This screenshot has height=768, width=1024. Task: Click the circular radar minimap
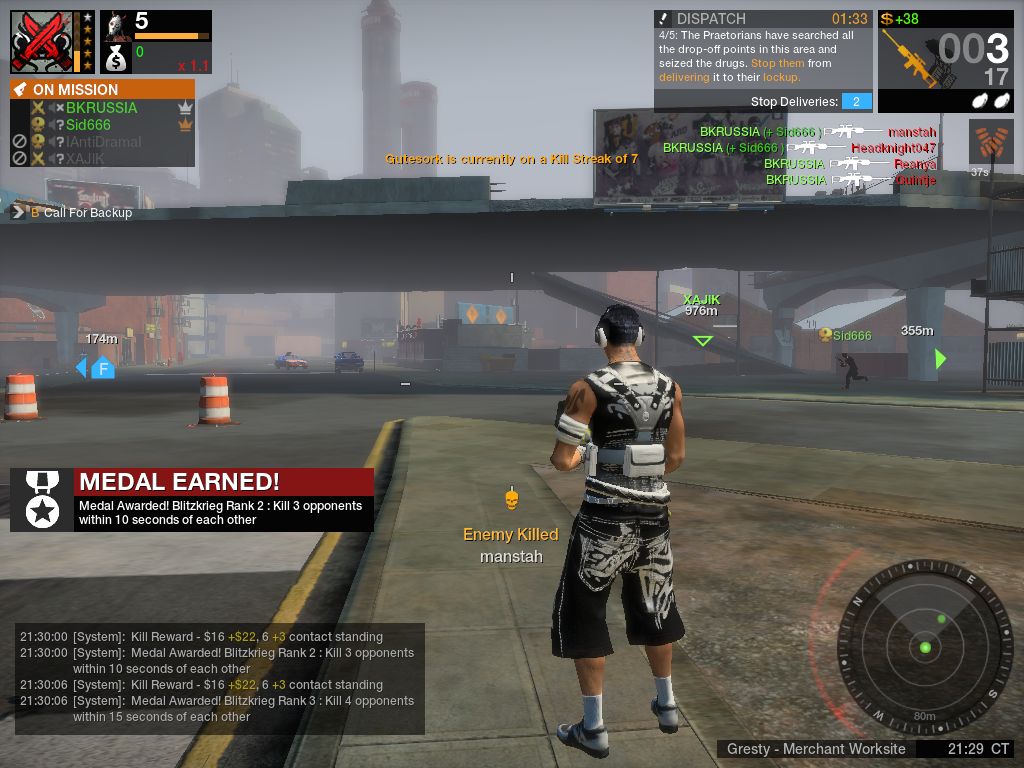tap(926, 646)
